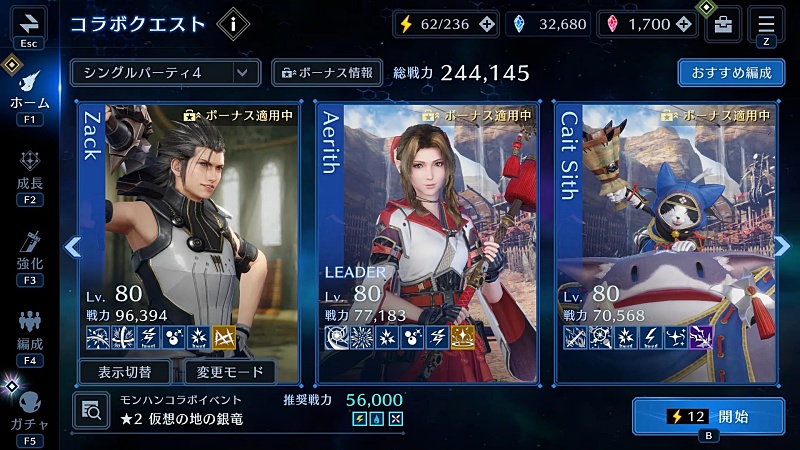
Task: Choose おすすめ編成 recommended formation
Action: tap(730, 72)
